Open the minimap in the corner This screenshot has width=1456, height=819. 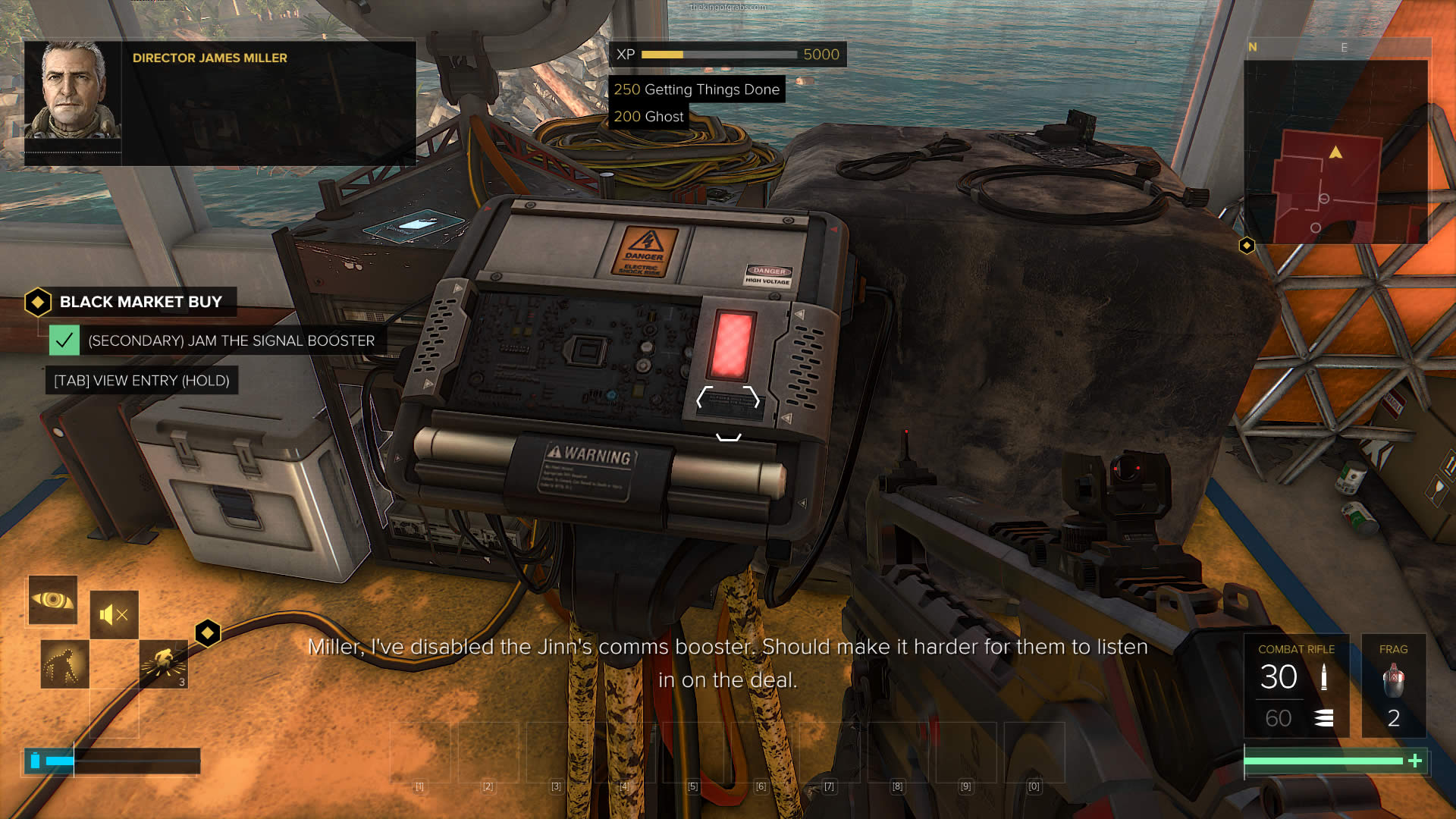click(x=1336, y=152)
